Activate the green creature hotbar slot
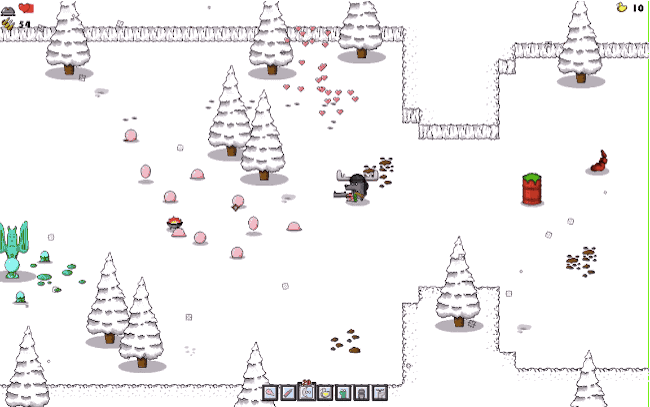This screenshot has width=650, height=407. click(x=344, y=393)
